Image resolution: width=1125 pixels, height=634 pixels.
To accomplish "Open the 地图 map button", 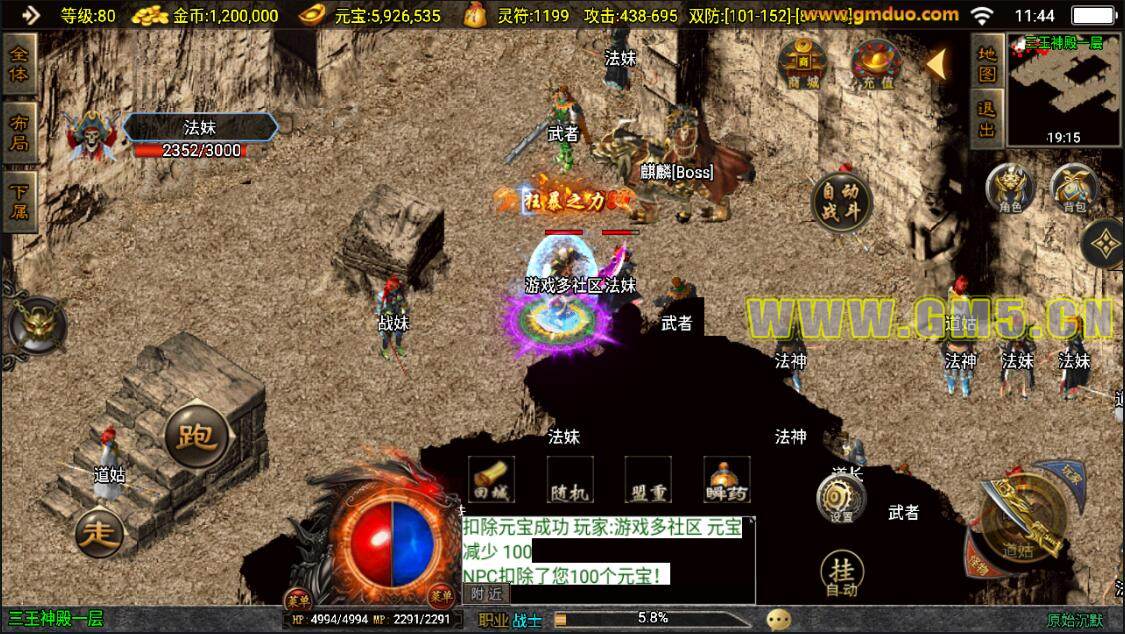I will pos(986,63).
